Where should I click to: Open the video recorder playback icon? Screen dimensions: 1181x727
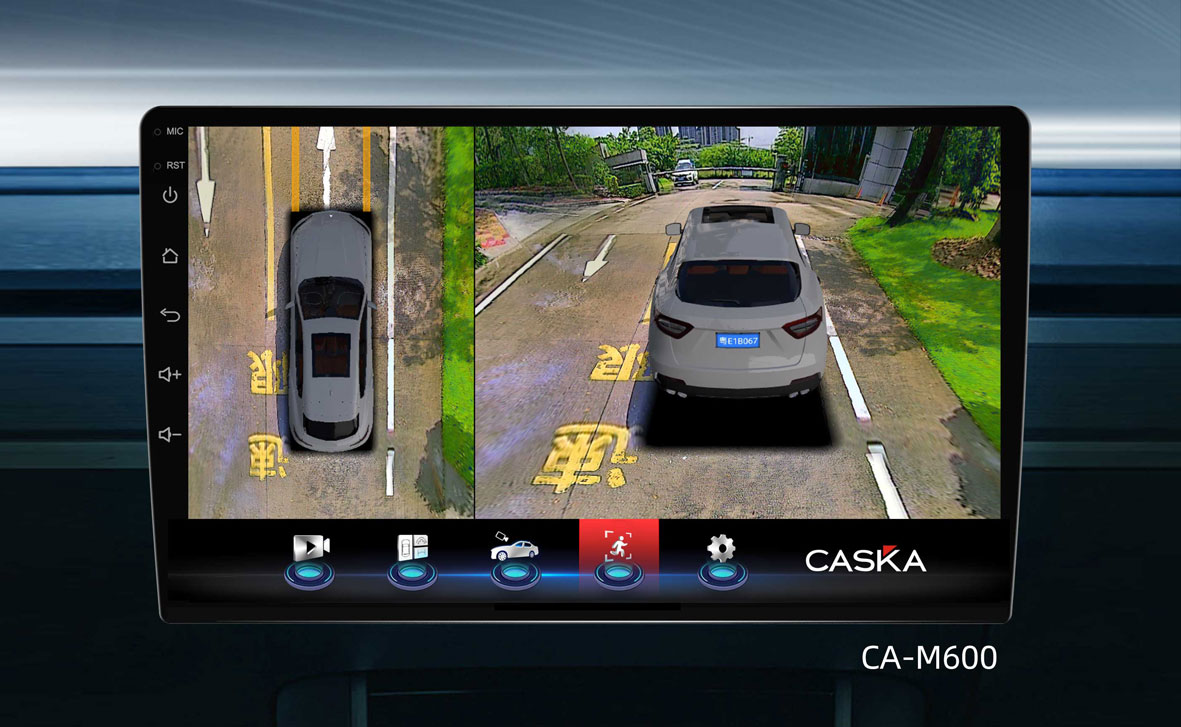[310, 549]
